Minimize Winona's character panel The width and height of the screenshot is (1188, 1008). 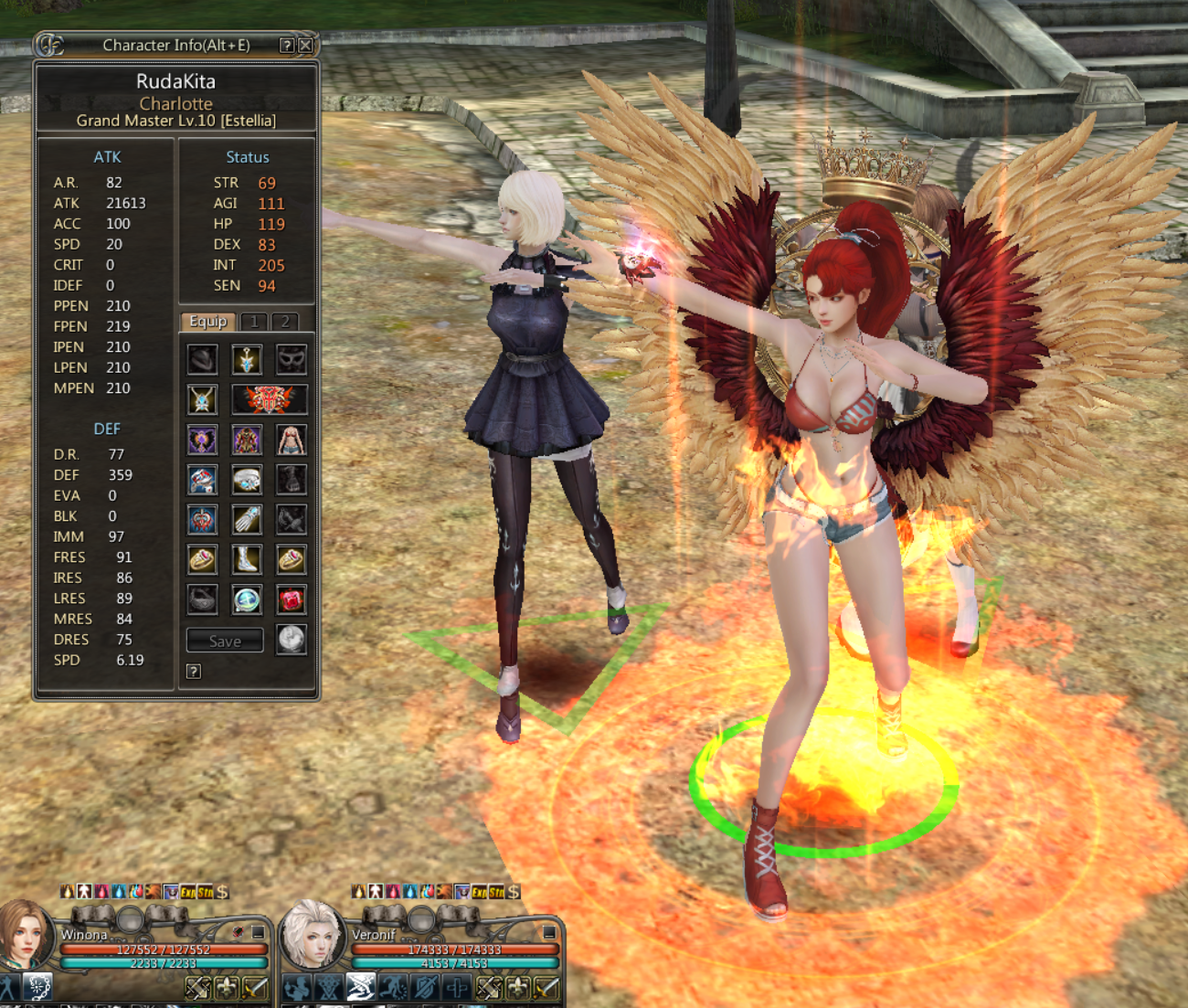coord(259,932)
